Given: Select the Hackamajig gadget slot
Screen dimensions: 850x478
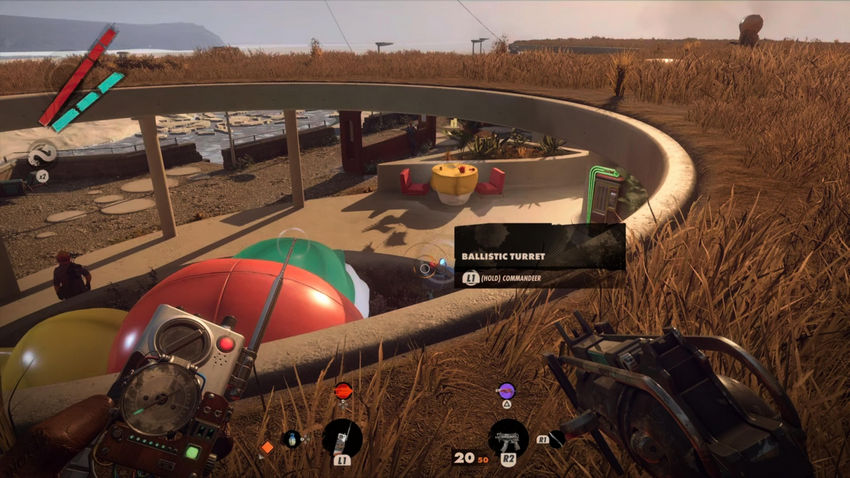Looking at the screenshot, I should [342, 437].
